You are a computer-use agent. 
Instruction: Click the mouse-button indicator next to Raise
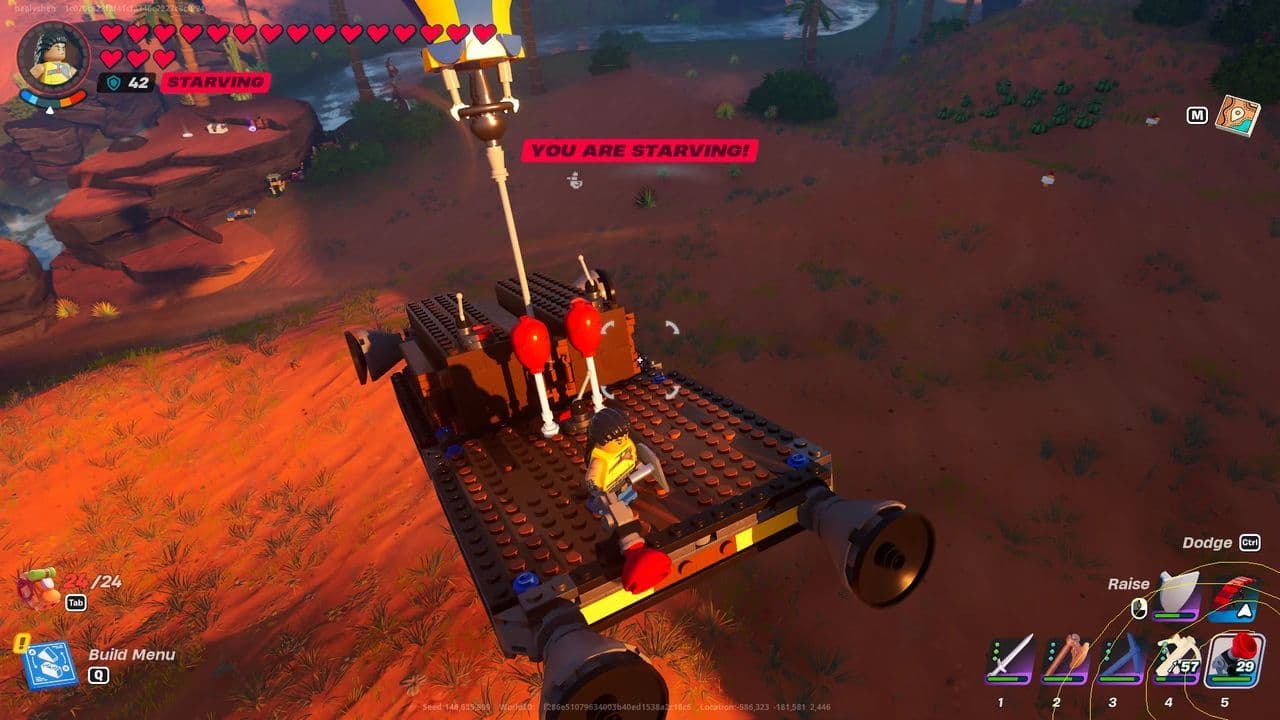1139,608
